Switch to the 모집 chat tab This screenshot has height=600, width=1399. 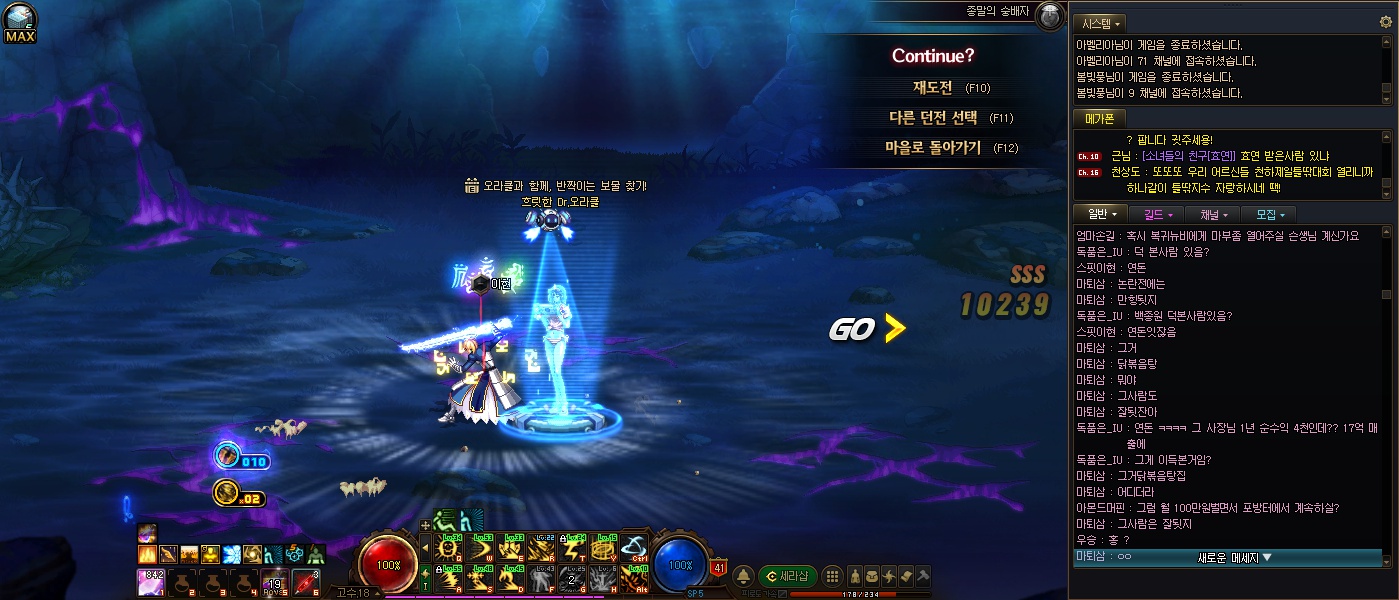(1269, 214)
